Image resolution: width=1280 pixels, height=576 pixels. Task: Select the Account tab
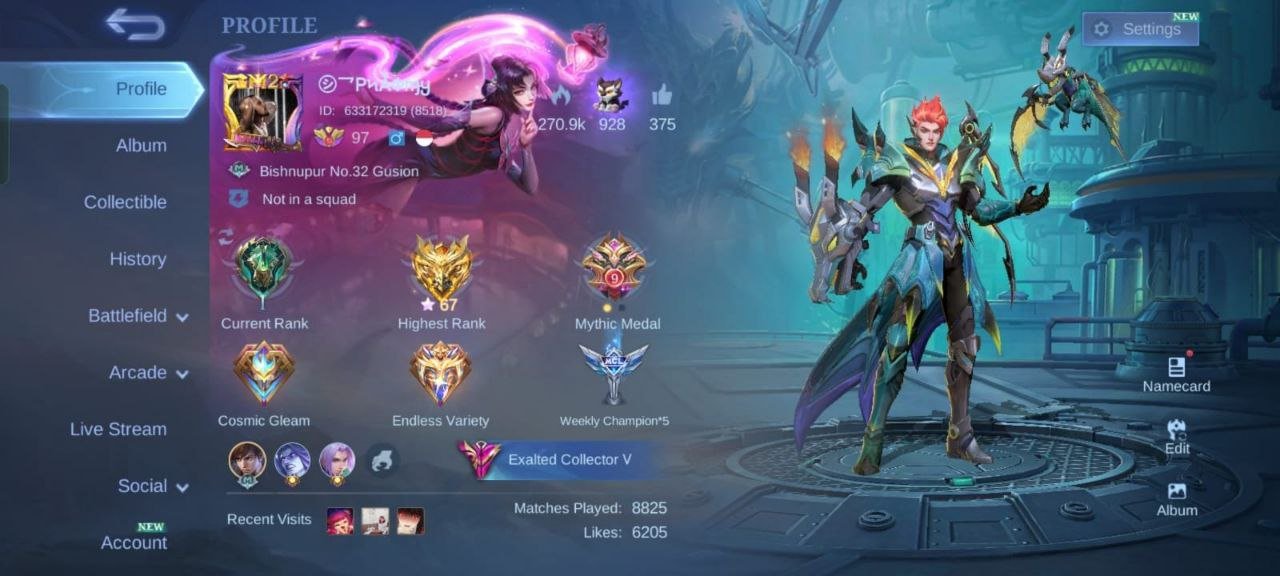133,542
